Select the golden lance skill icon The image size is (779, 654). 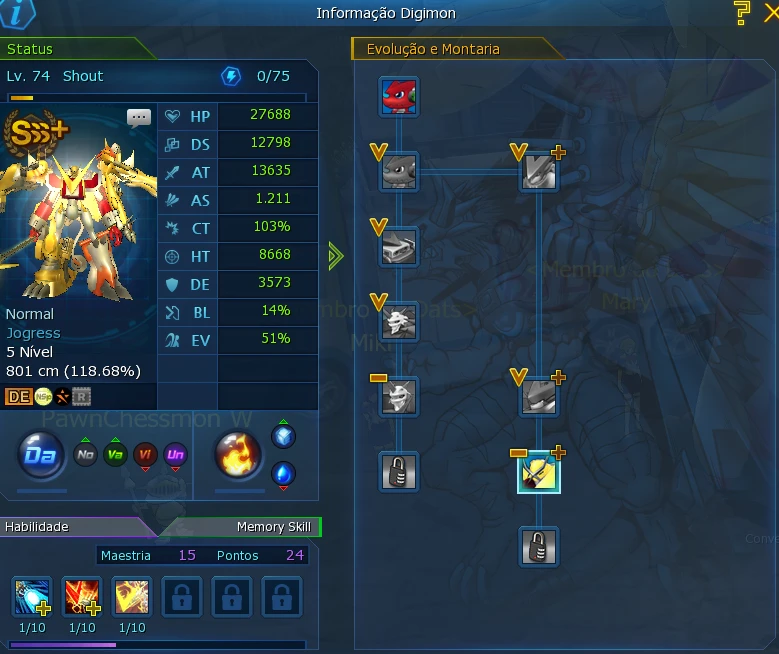[x=131, y=597]
